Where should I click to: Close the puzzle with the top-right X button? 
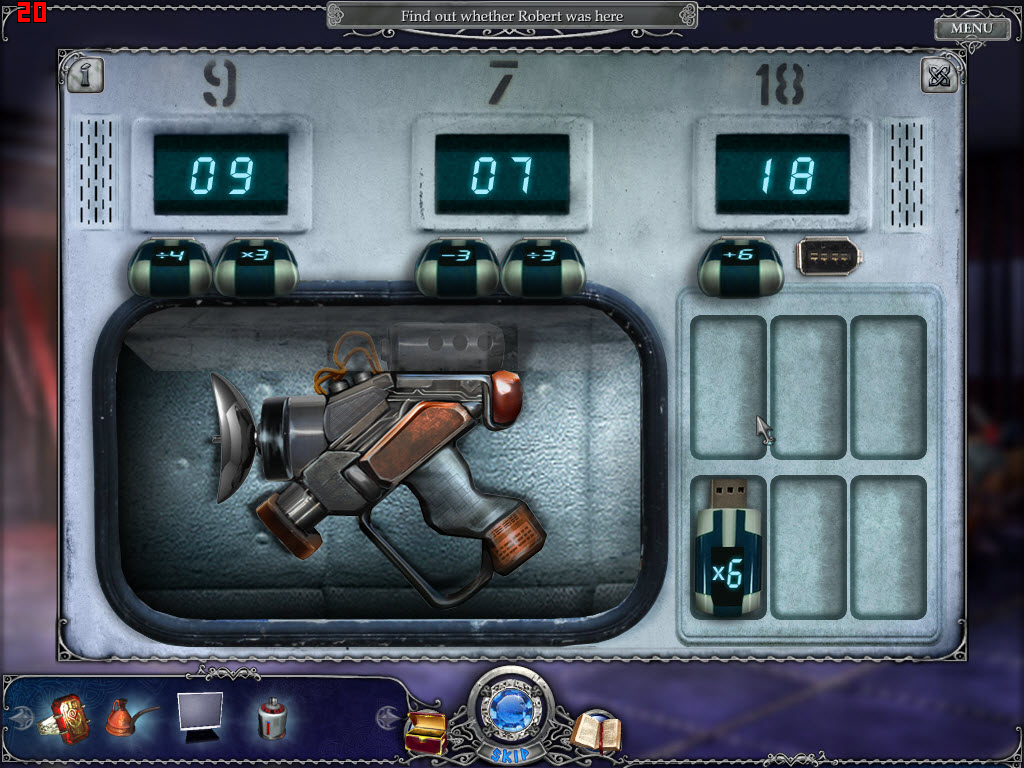(938, 76)
